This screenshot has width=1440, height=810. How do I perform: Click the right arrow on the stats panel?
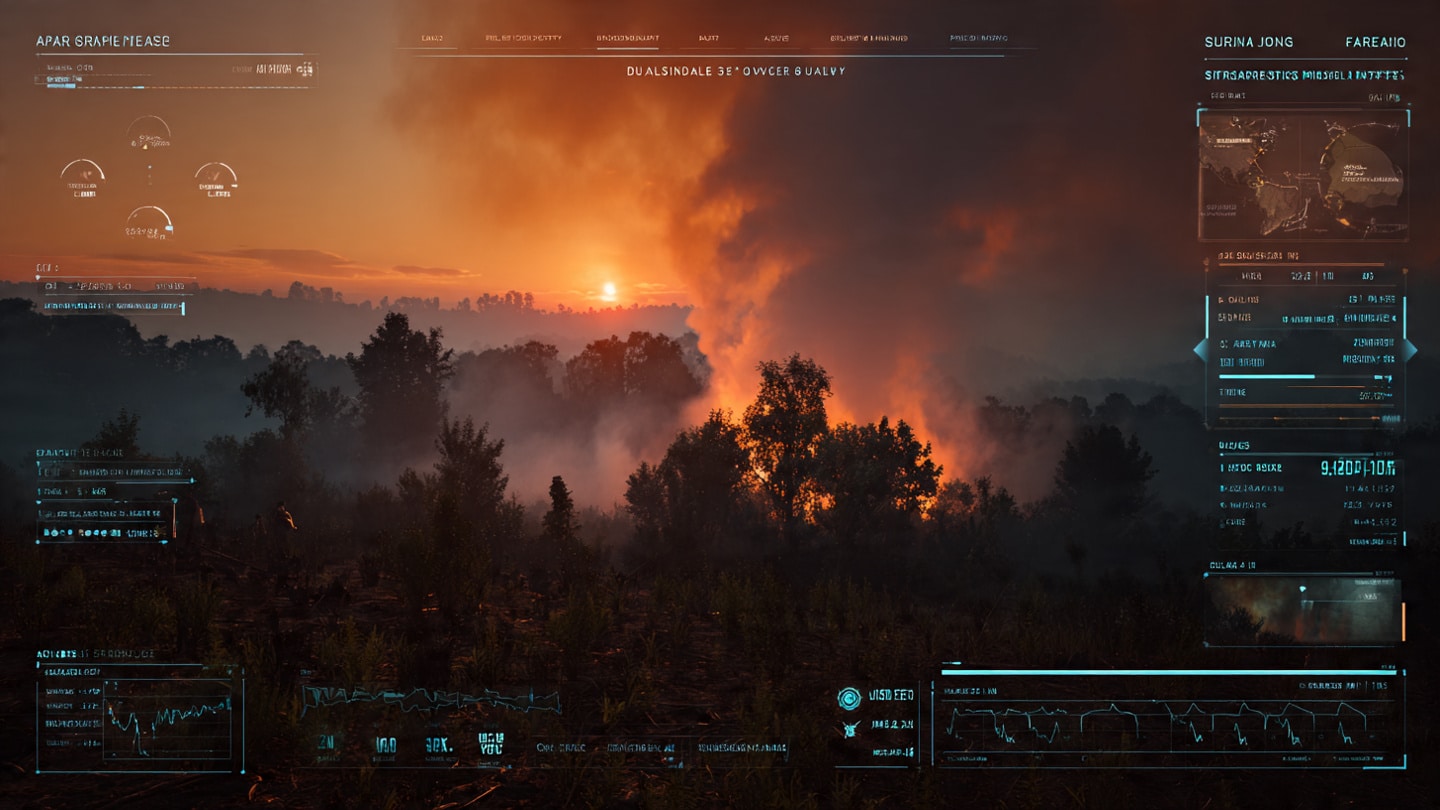pyautogui.click(x=1410, y=350)
